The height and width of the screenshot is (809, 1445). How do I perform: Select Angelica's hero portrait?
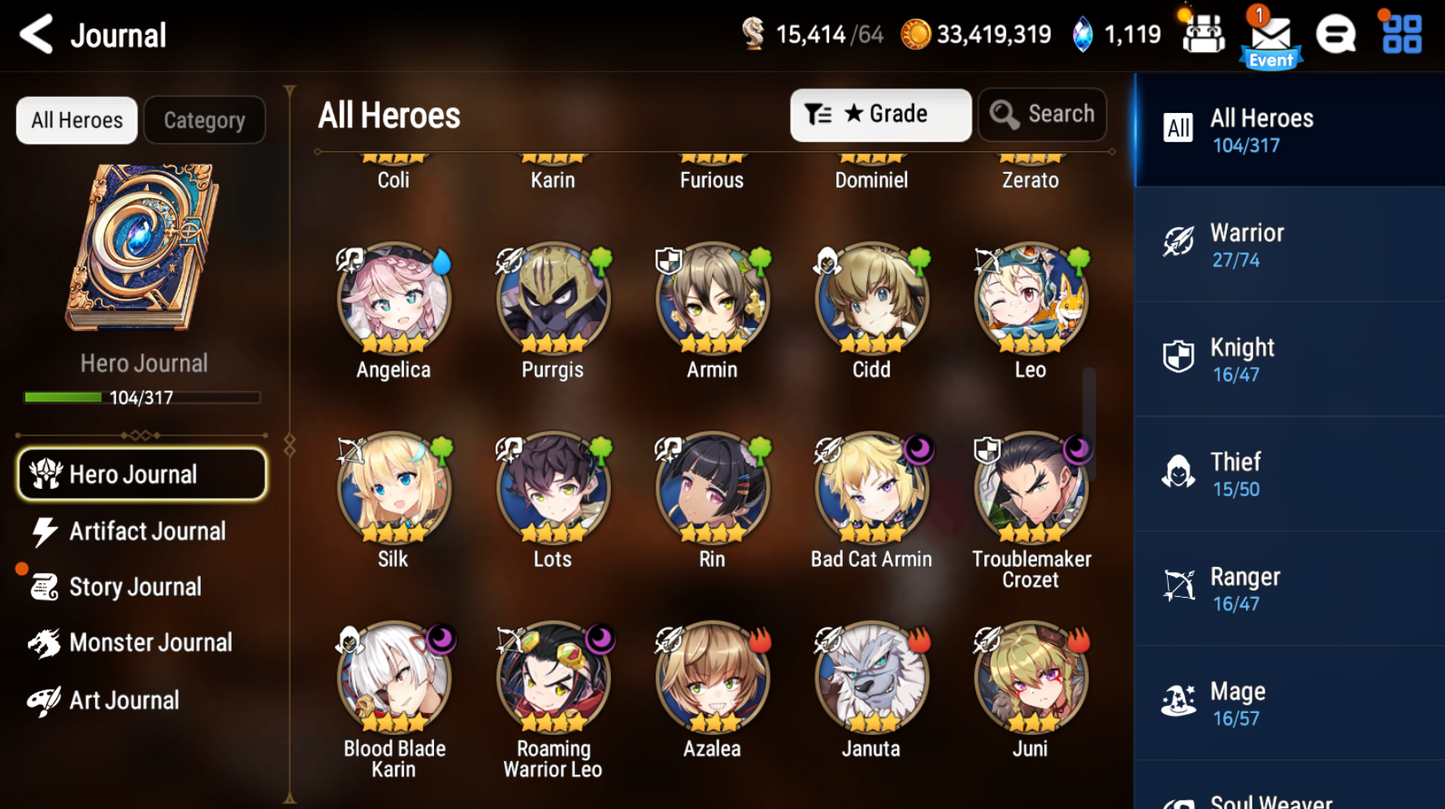[393, 298]
